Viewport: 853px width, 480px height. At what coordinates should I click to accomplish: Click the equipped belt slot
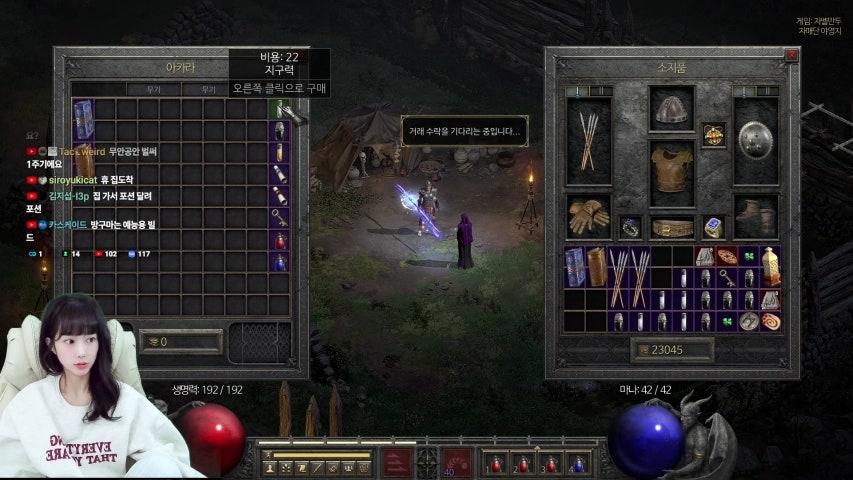[671, 227]
